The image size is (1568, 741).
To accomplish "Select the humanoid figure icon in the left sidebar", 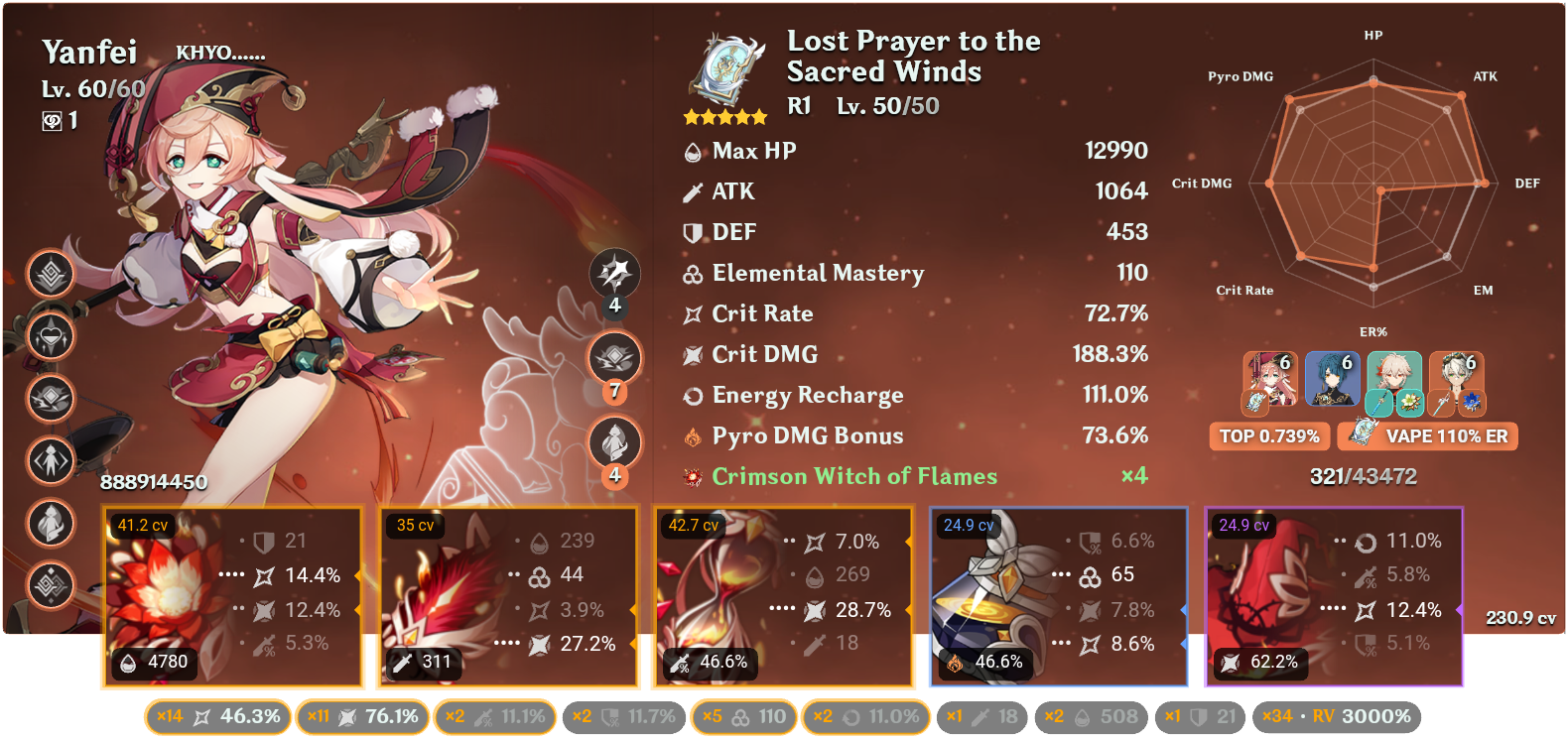I will pyautogui.click(x=50, y=461).
